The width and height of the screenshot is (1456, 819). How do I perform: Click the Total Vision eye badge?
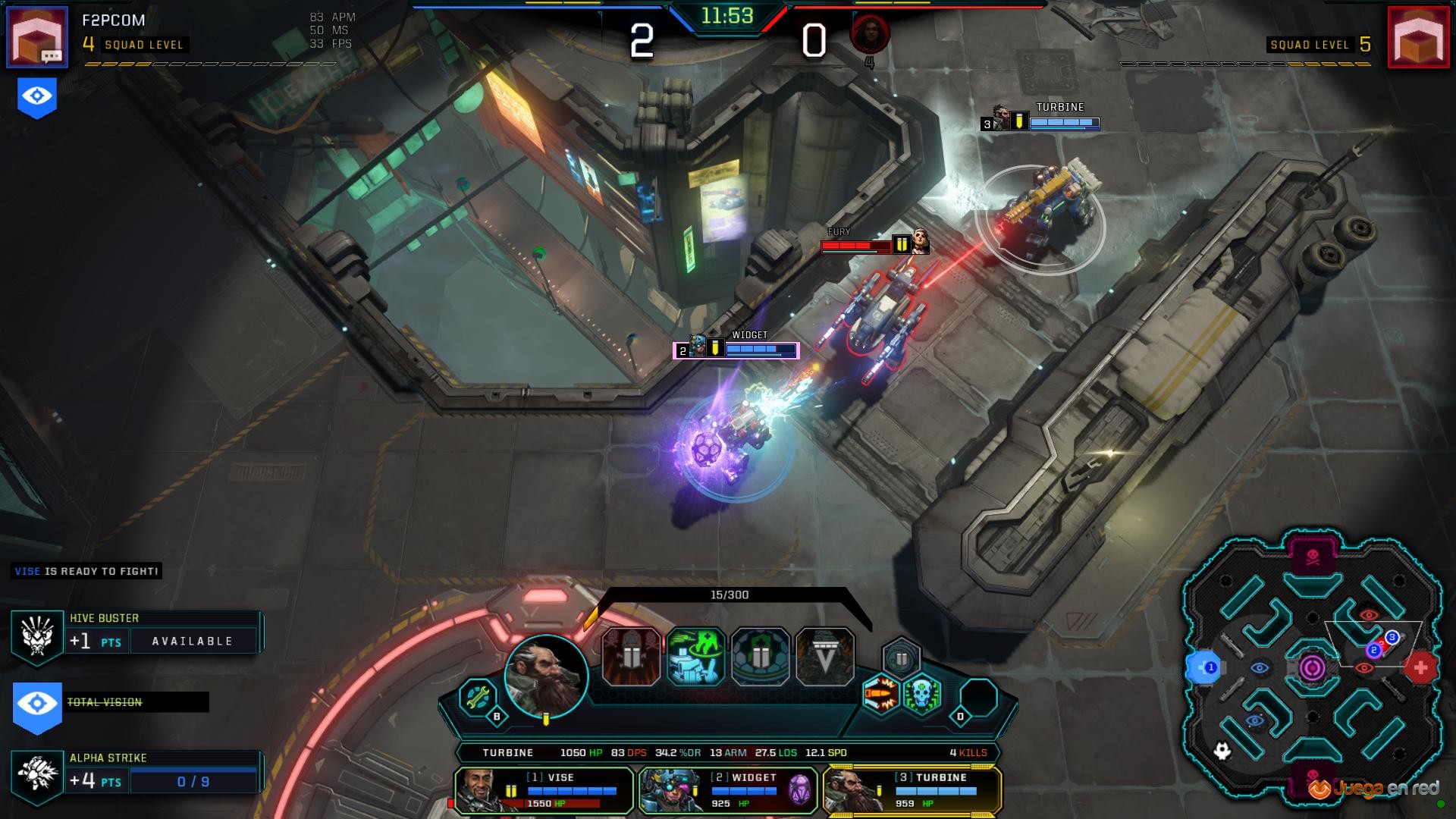click(x=37, y=704)
